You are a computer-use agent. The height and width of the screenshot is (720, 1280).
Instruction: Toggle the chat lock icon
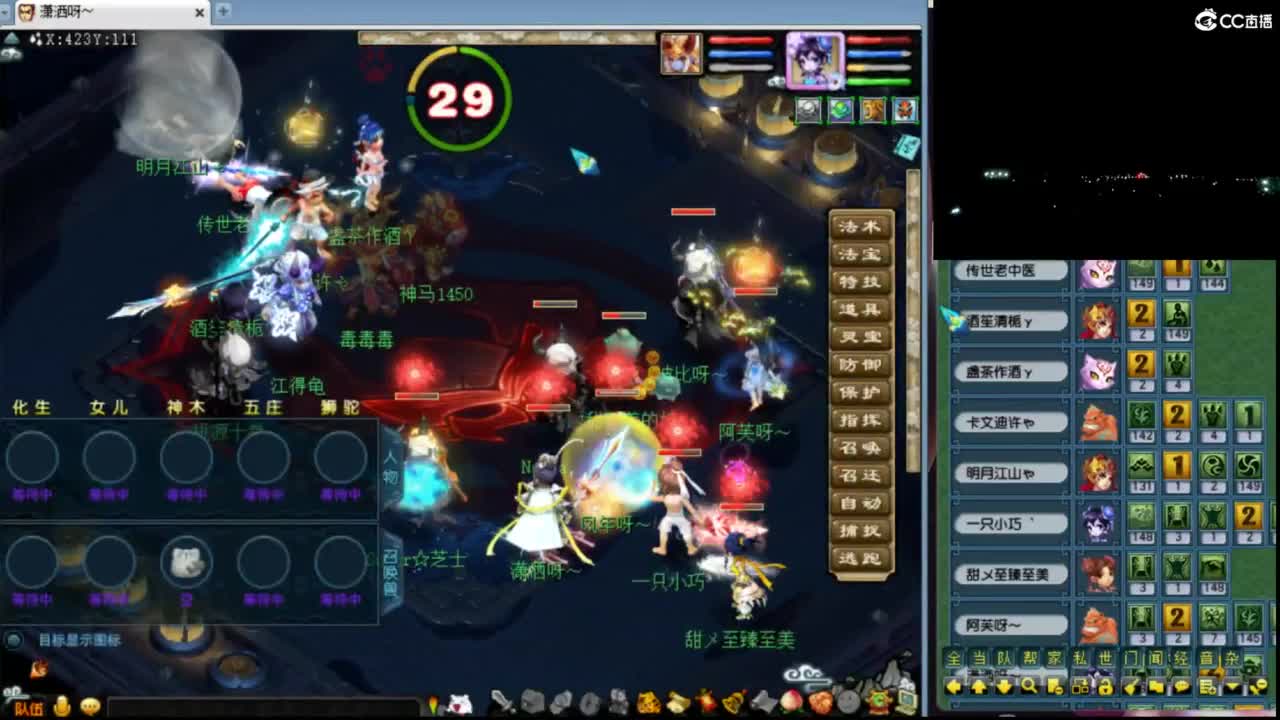(x=1106, y=687)
